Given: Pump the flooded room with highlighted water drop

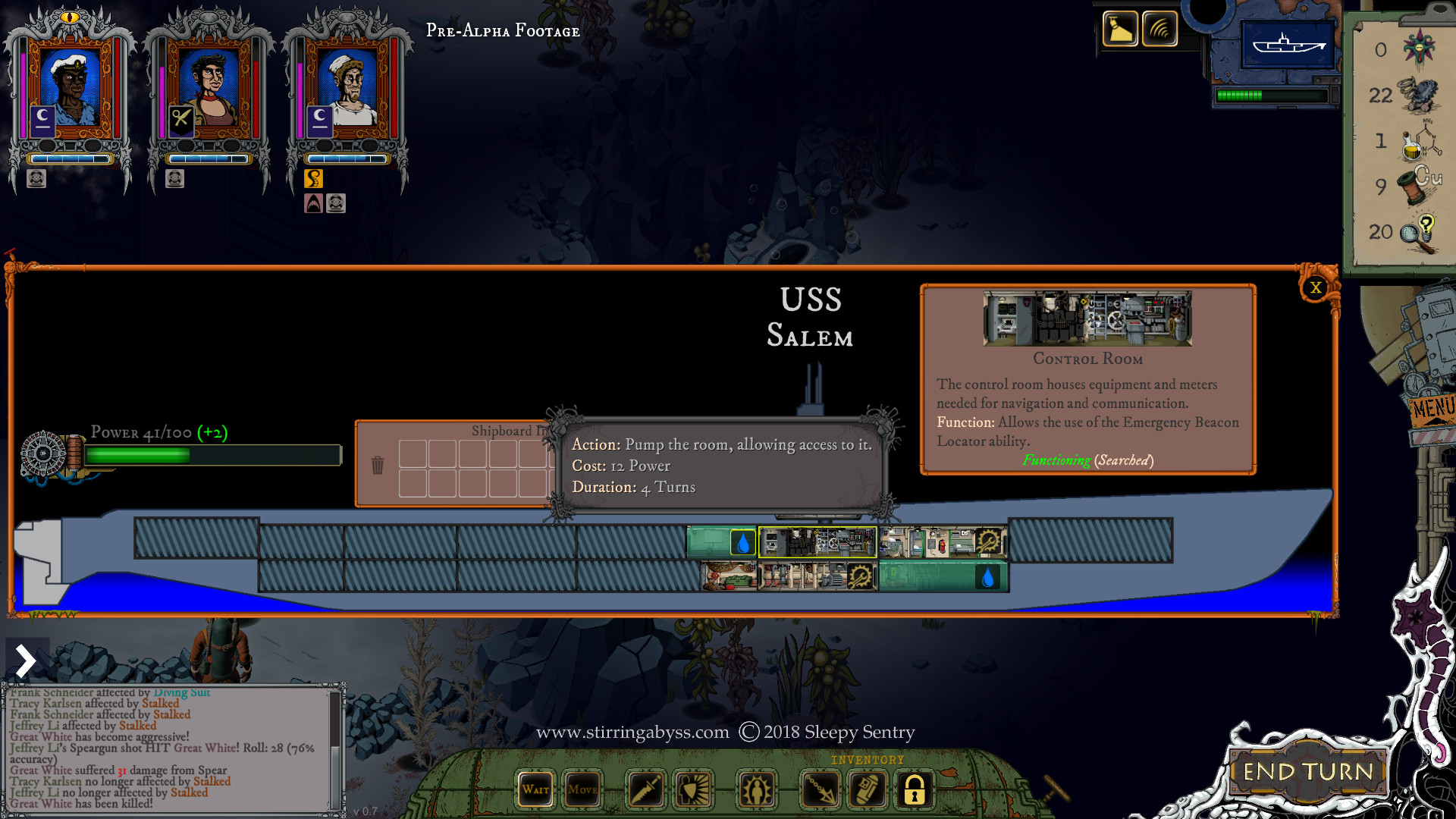Looking at the screenshot, I should [x=742, y=543].
